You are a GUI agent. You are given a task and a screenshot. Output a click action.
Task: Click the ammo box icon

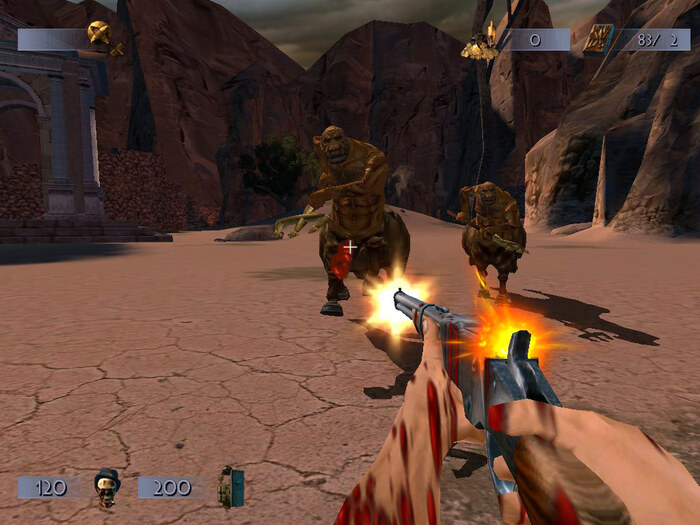coord(599,41)
